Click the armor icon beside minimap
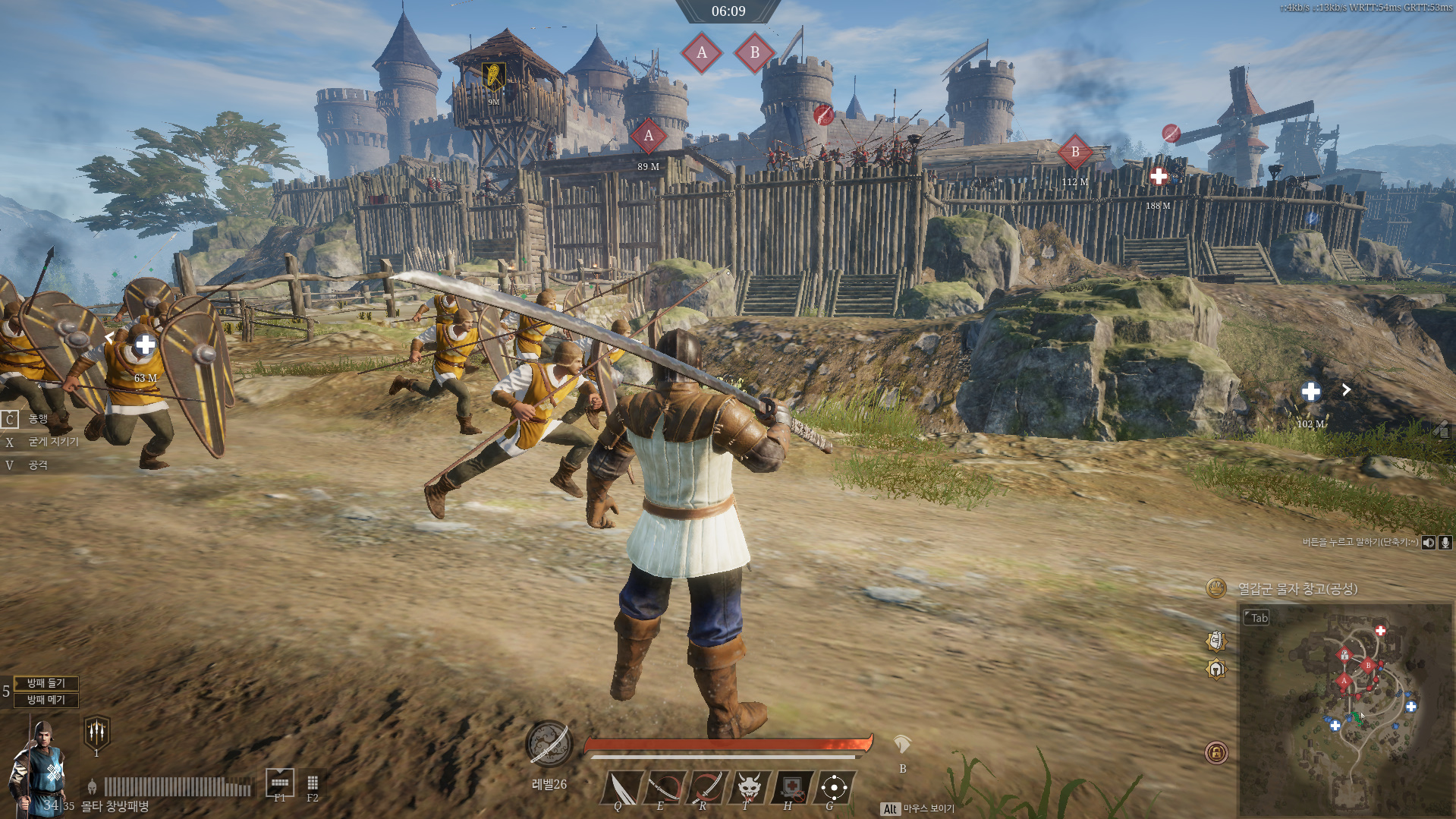This screenshot has height=819, width=1456. [x=1216, y=641]
